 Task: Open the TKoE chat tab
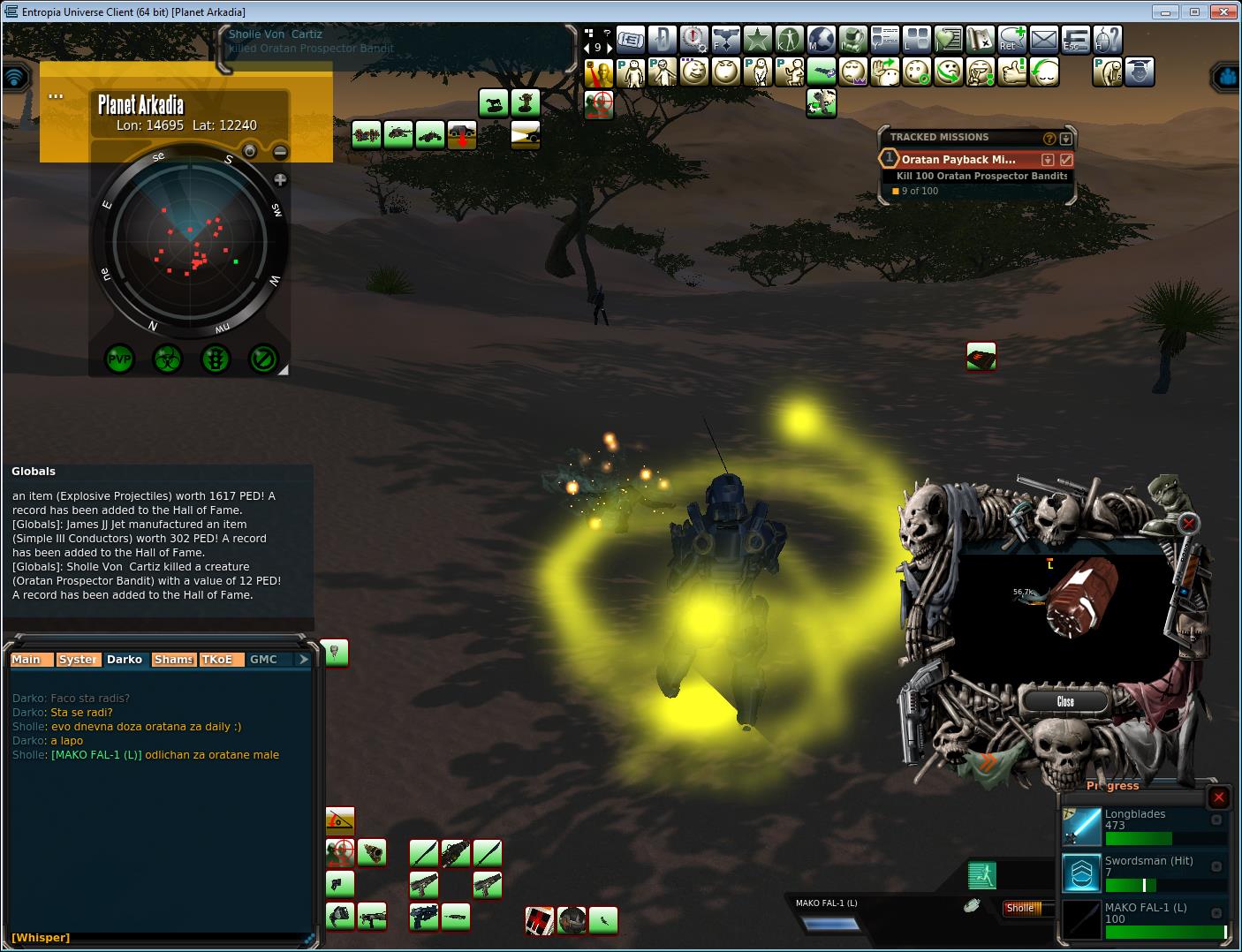[216, 660]
